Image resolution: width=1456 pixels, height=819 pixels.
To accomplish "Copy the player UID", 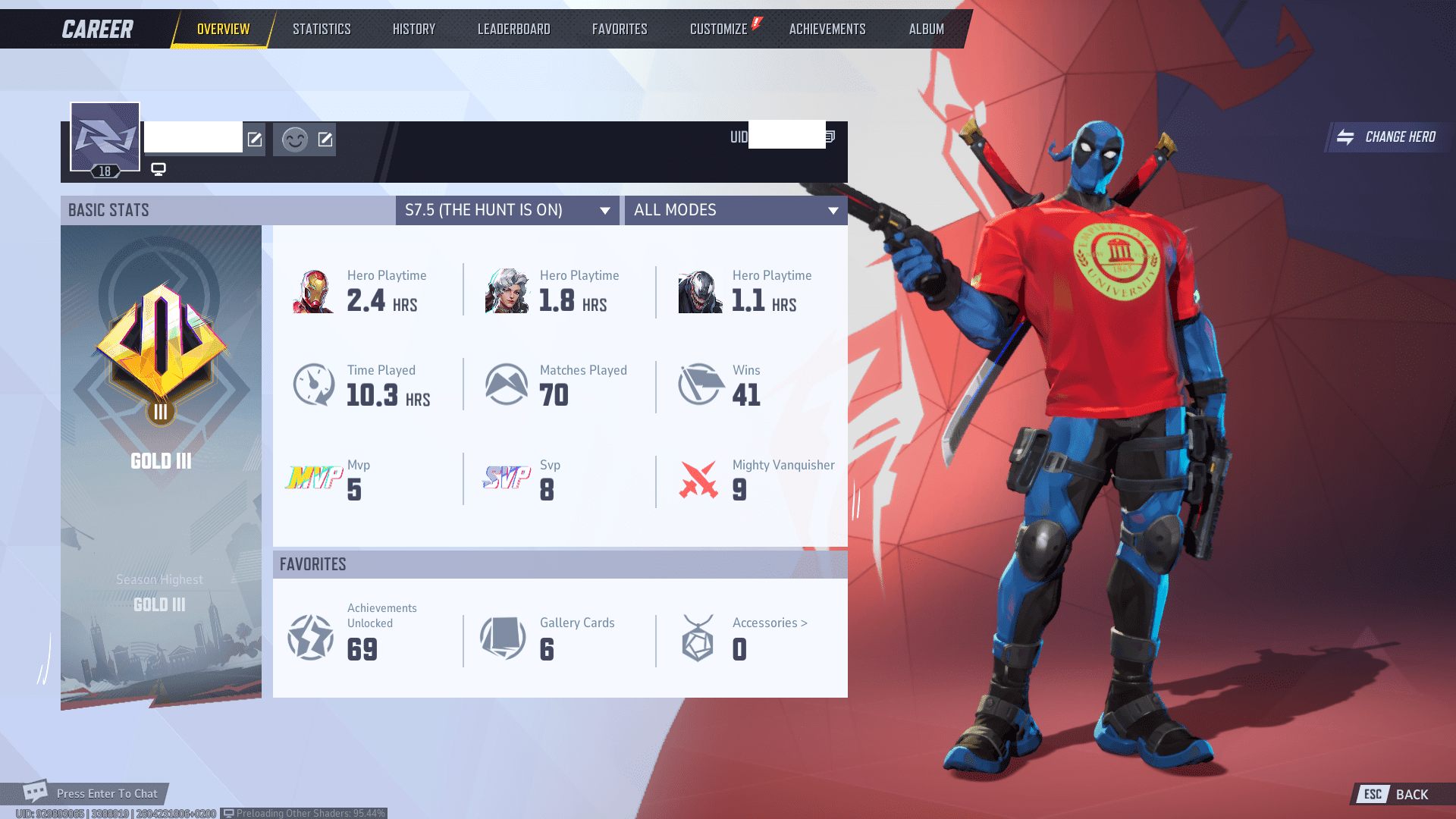I will point(830,137).
